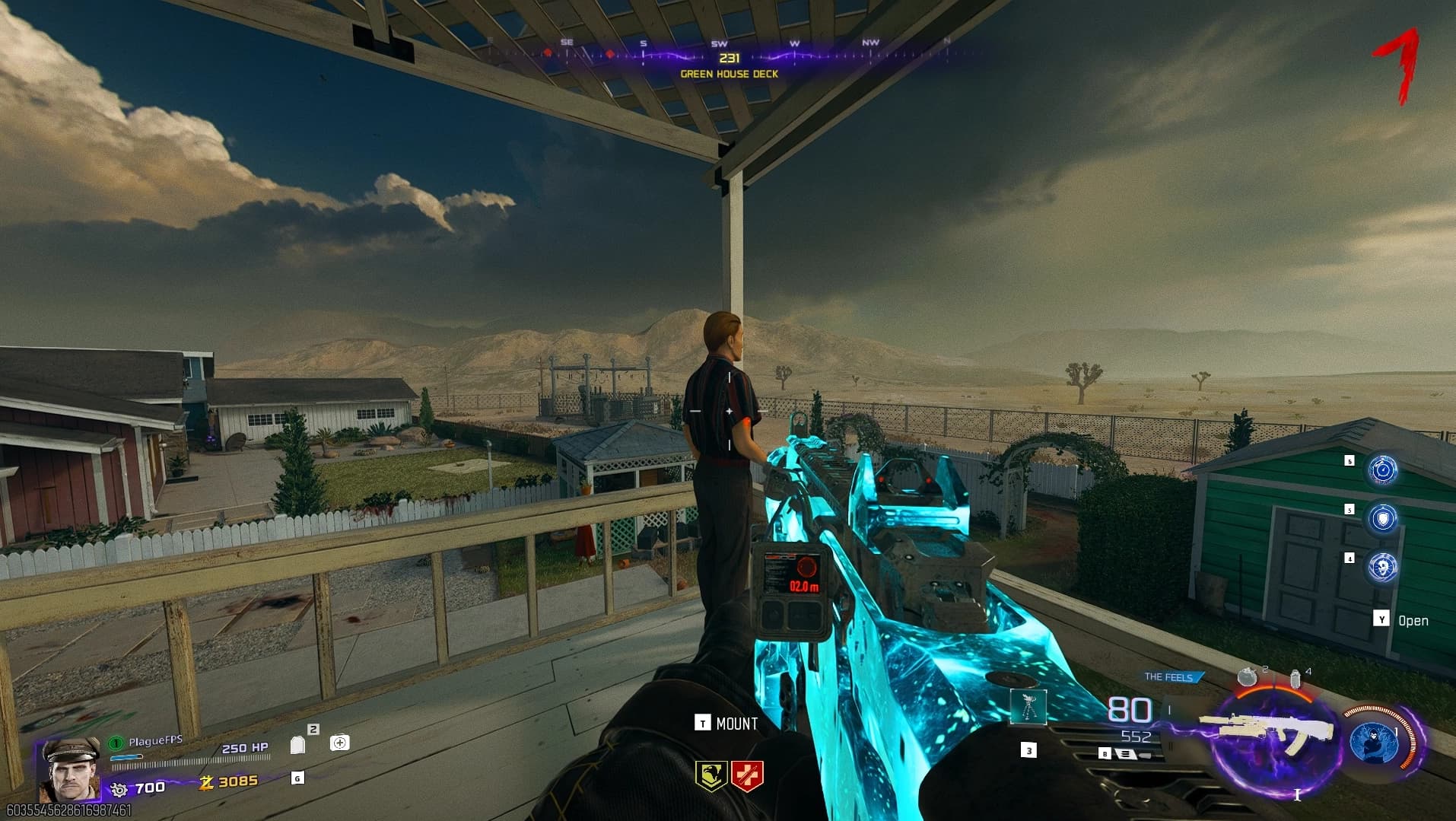1456x821 pixels.
Task: Click the red perk badge
Action: coord(746,775)
